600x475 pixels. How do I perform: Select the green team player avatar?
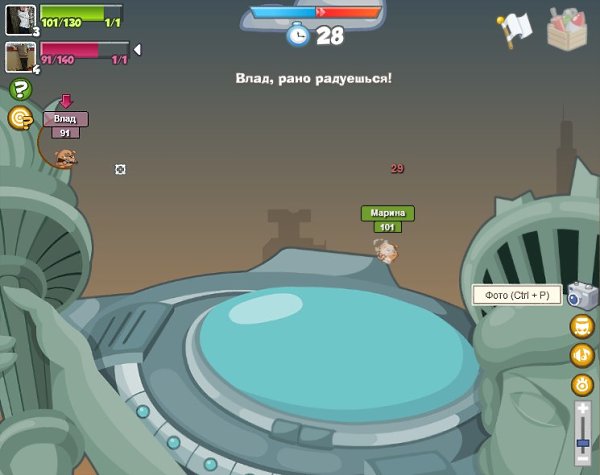coord(20,19)
